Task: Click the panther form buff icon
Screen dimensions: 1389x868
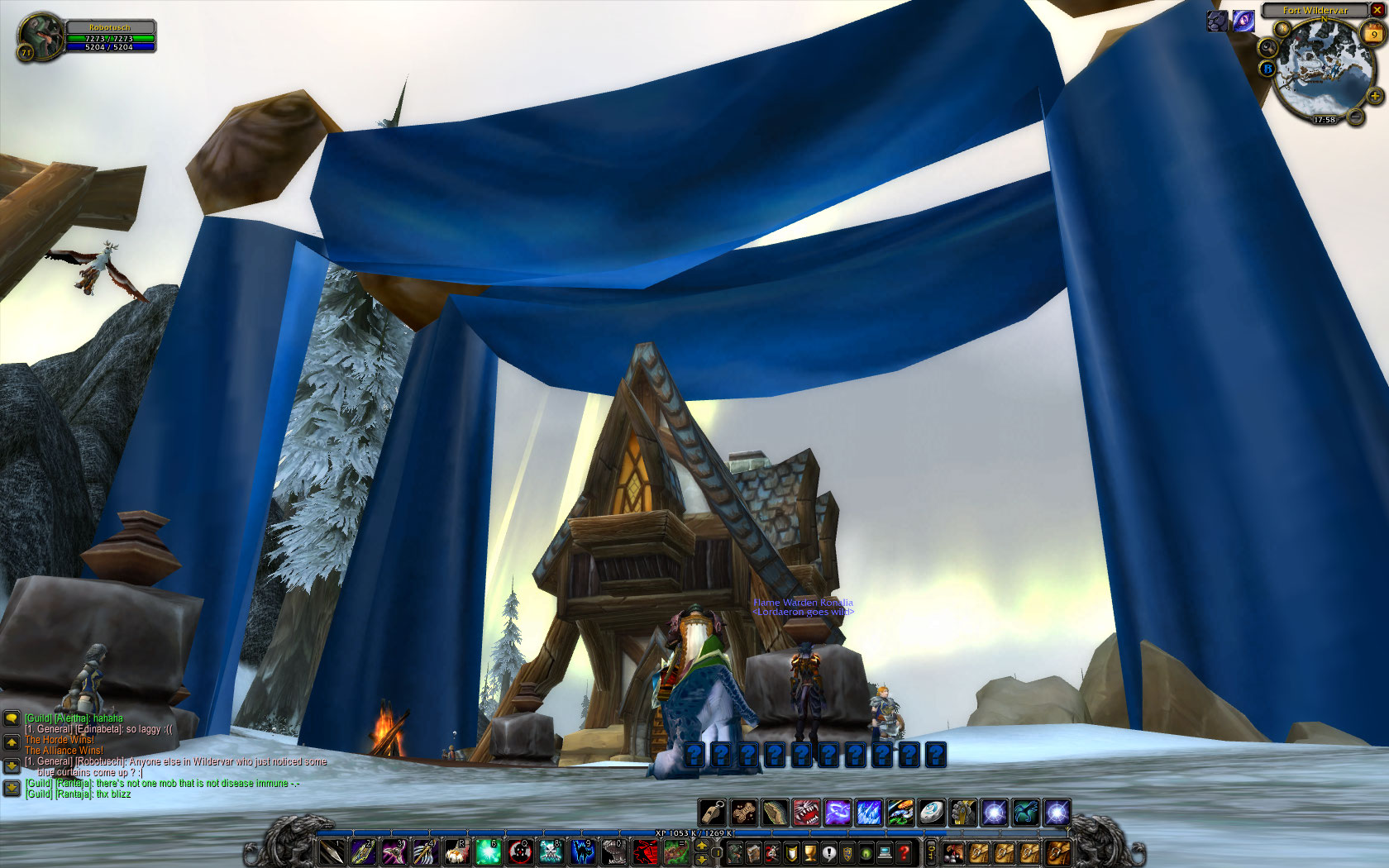Action: tap(1217, 21)
